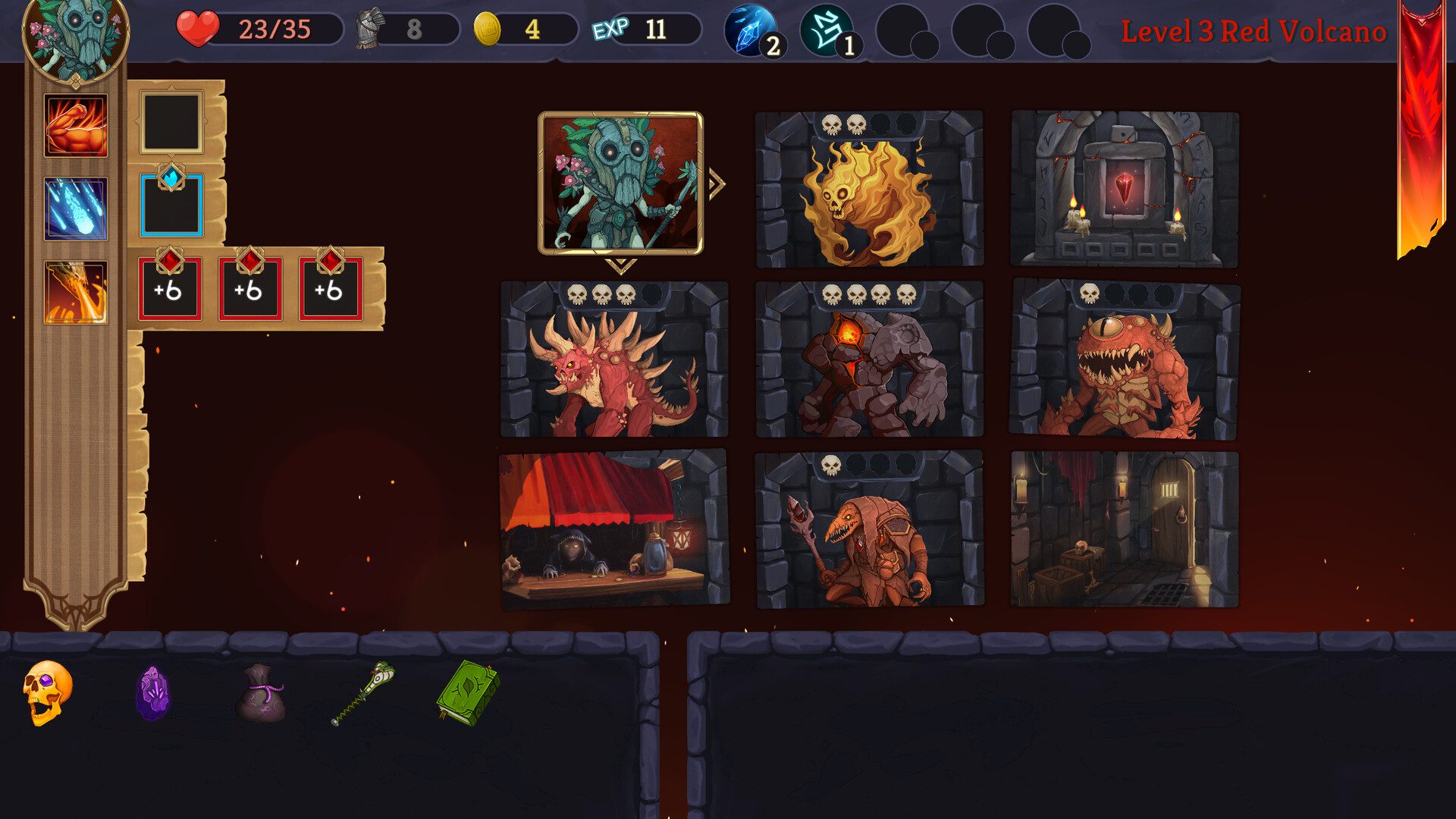Use the green spellbook item
1456x819 pixels.
tap(467, 692)
